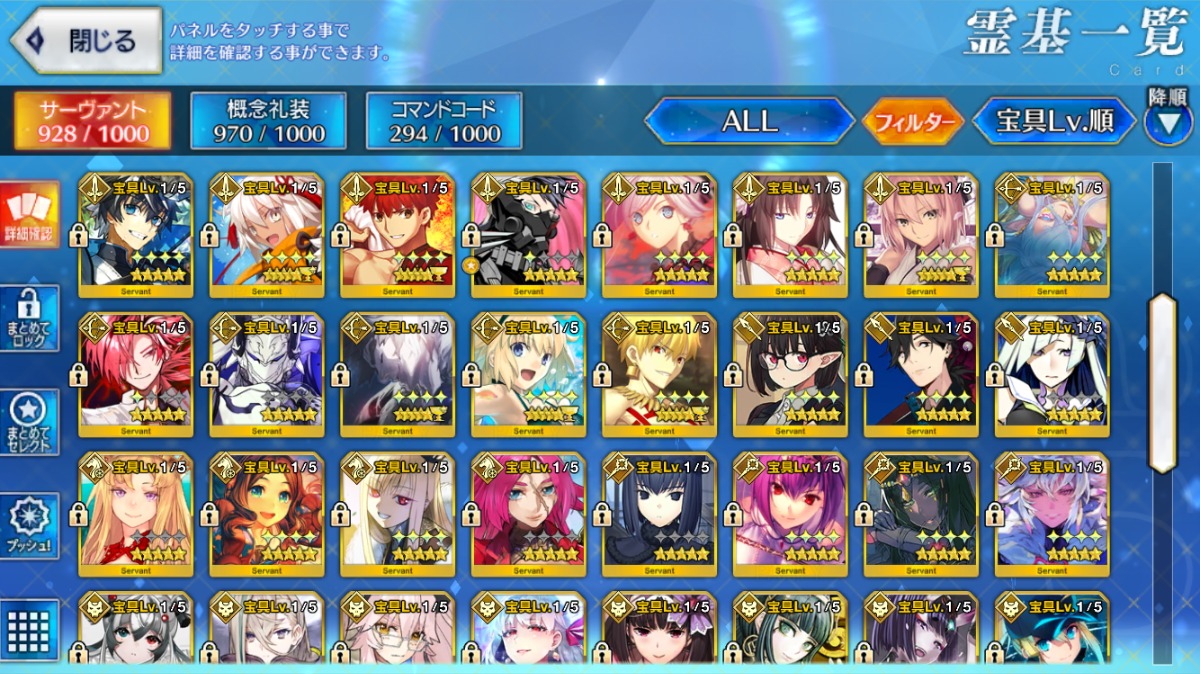Switch to the サーヴァント tab
Screen dimensions: 1200x674
pyautogui.click(x=92, y=121)
